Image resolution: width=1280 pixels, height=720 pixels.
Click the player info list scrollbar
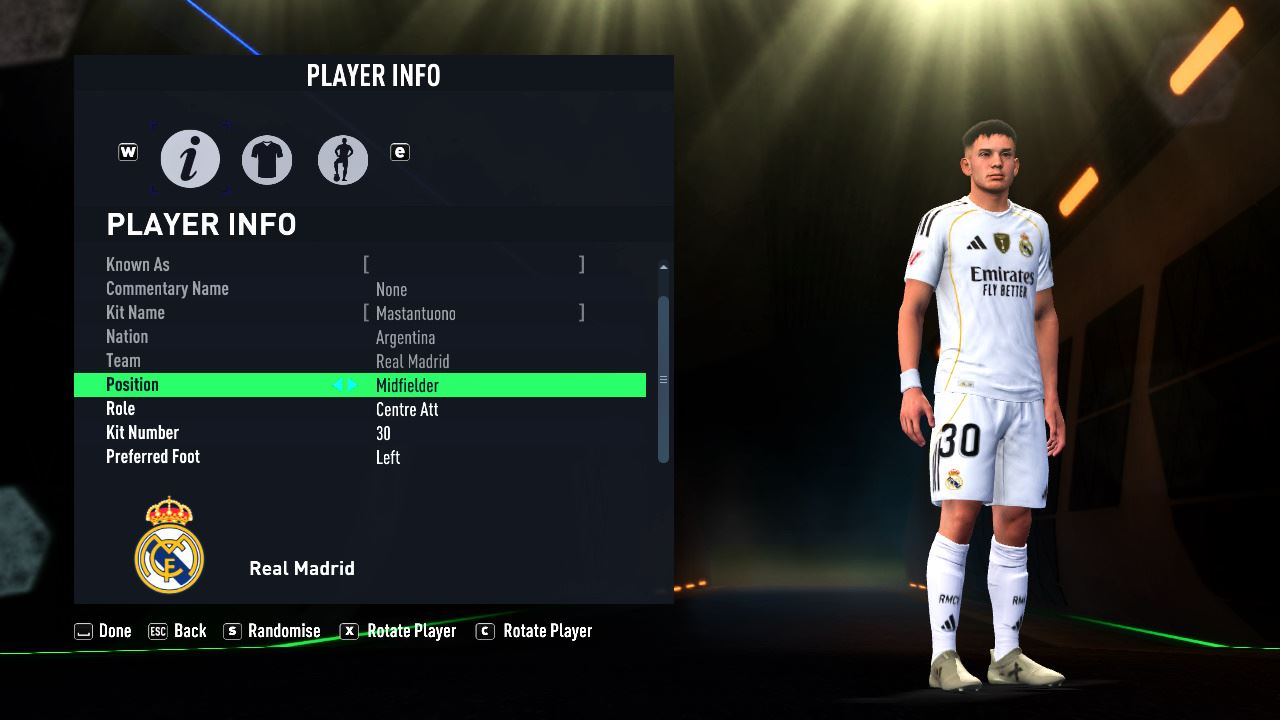[x=663, y=379]
